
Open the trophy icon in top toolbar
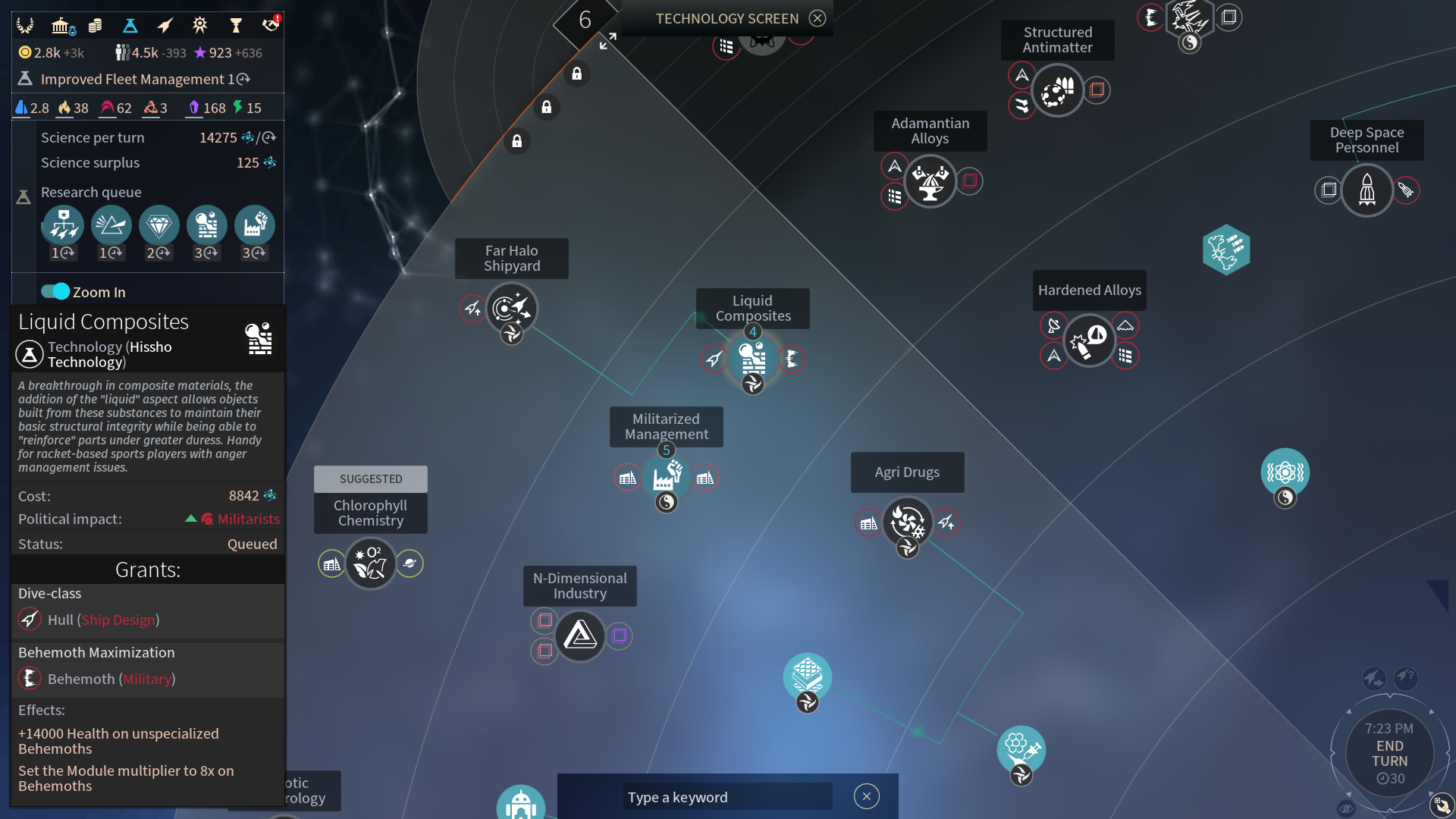click(x=235, y=26)
